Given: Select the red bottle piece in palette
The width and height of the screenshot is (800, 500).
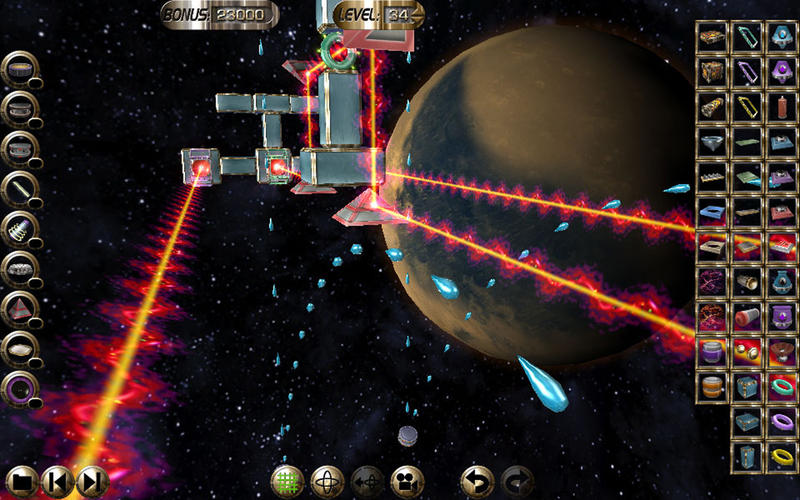Looking at the screenshot, I should click(781, 106).
